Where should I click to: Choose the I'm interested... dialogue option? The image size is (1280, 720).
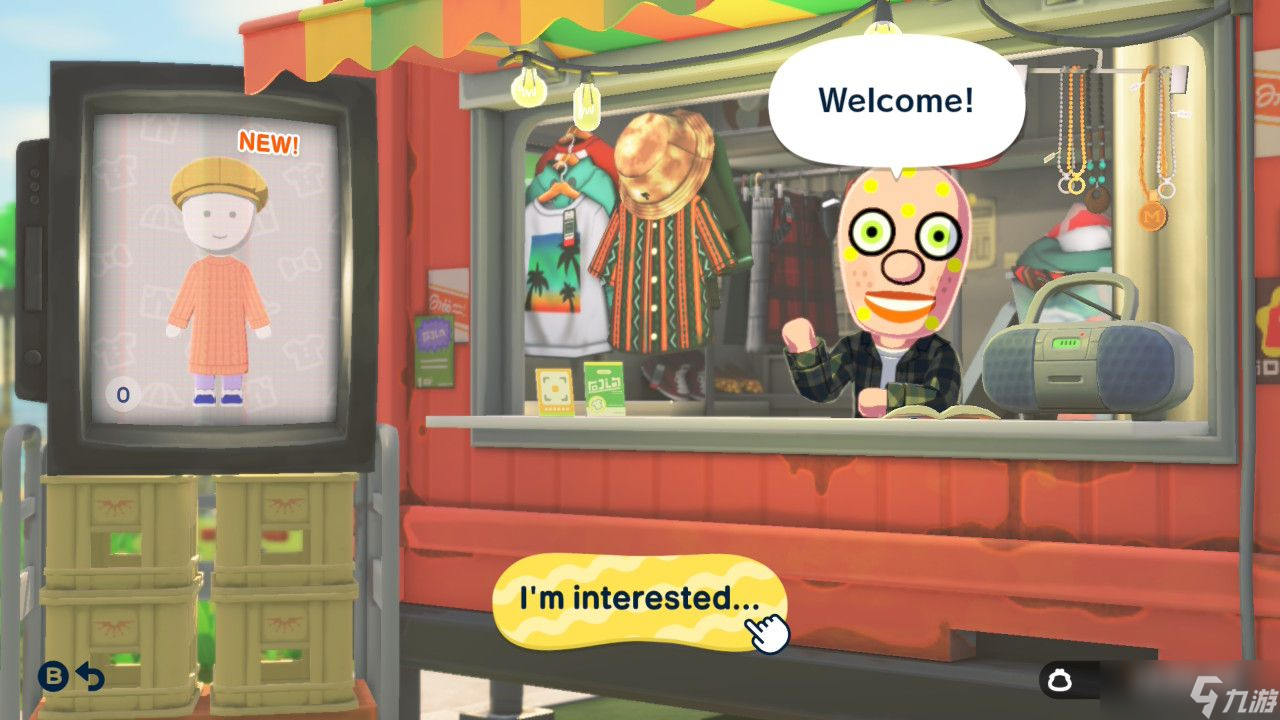pos(637,597)
